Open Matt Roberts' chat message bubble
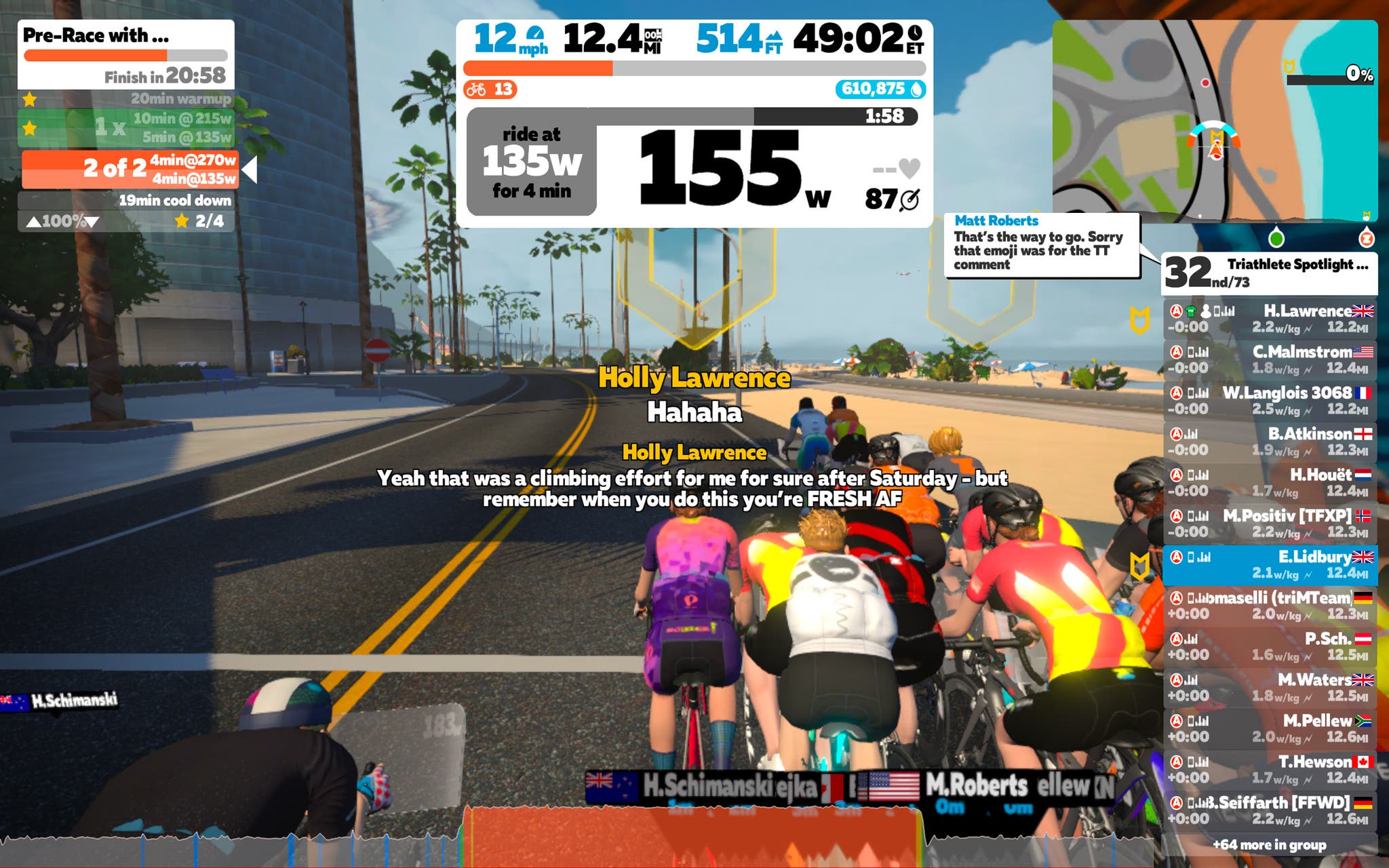 point(1041,244)
